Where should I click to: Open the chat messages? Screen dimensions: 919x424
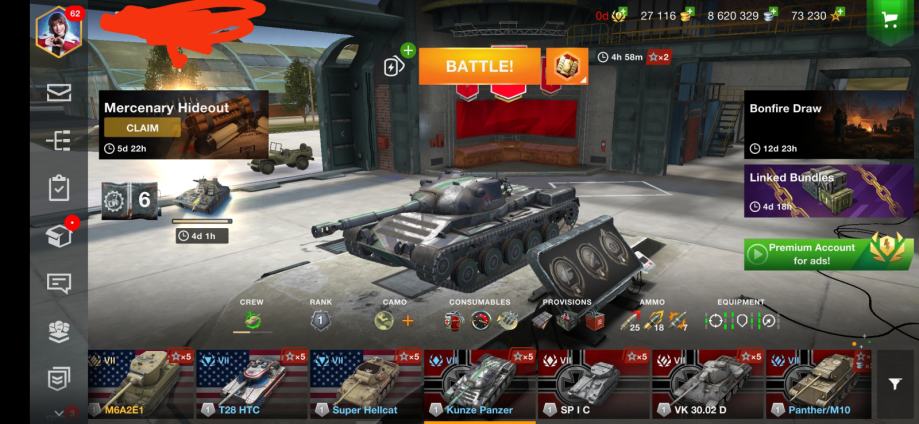pyautogui.click(x=59, y=283)
